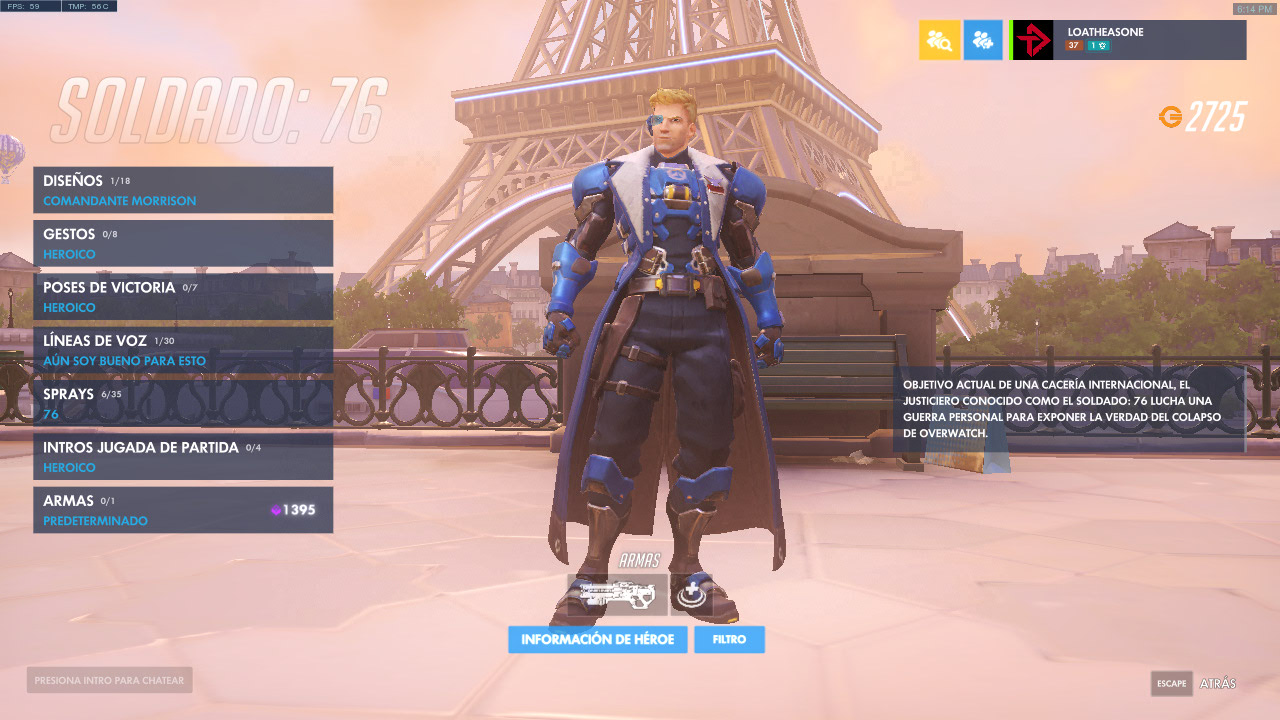Click the blue social friends icon

point(983,40)
